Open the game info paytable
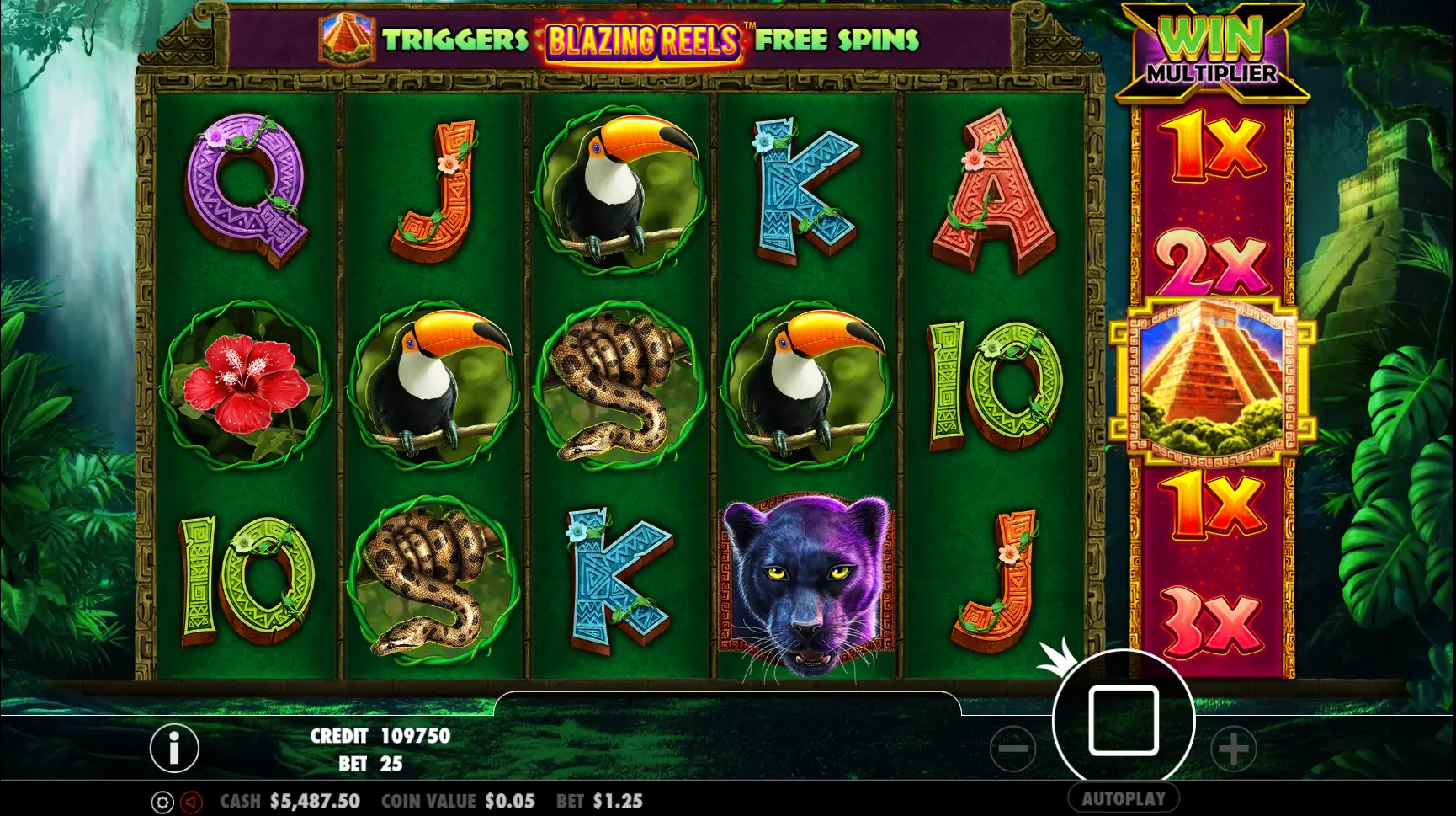 pos(174,748)
